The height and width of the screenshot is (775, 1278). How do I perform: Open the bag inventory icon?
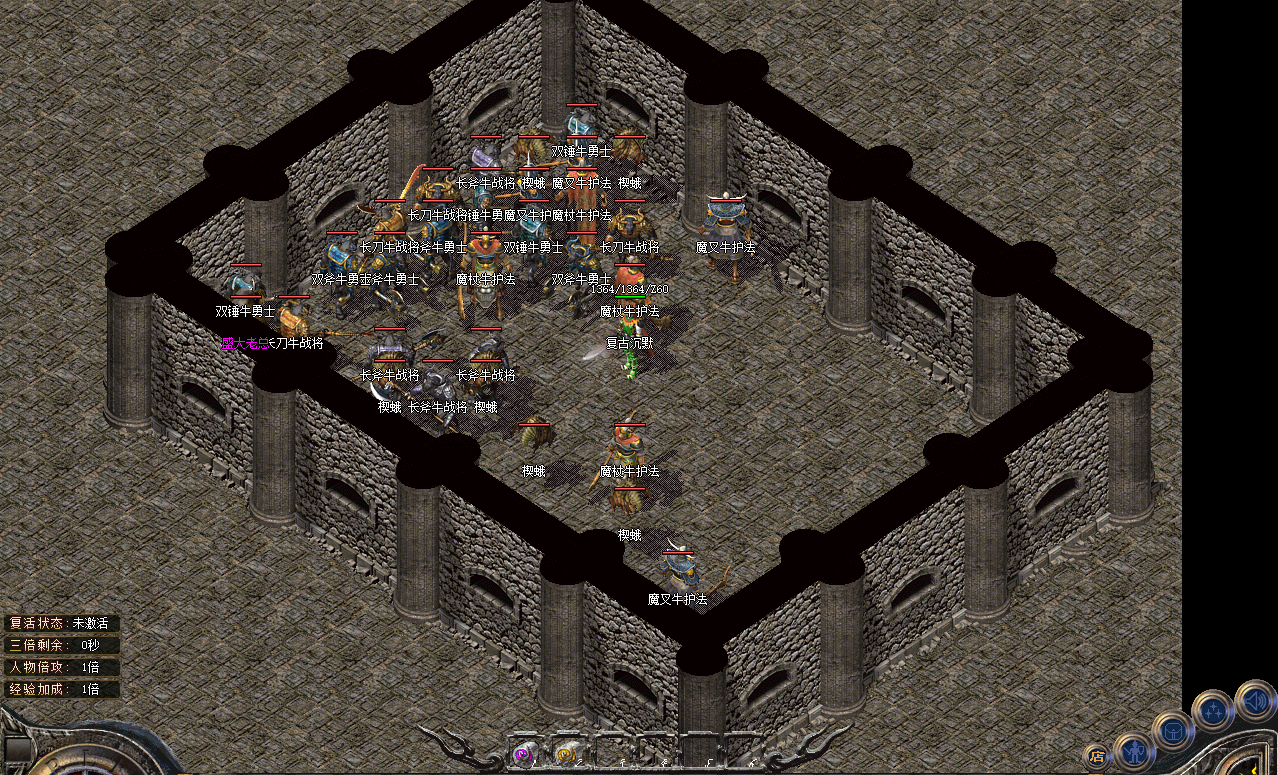pyautogui.click(x=1172, y=730)
